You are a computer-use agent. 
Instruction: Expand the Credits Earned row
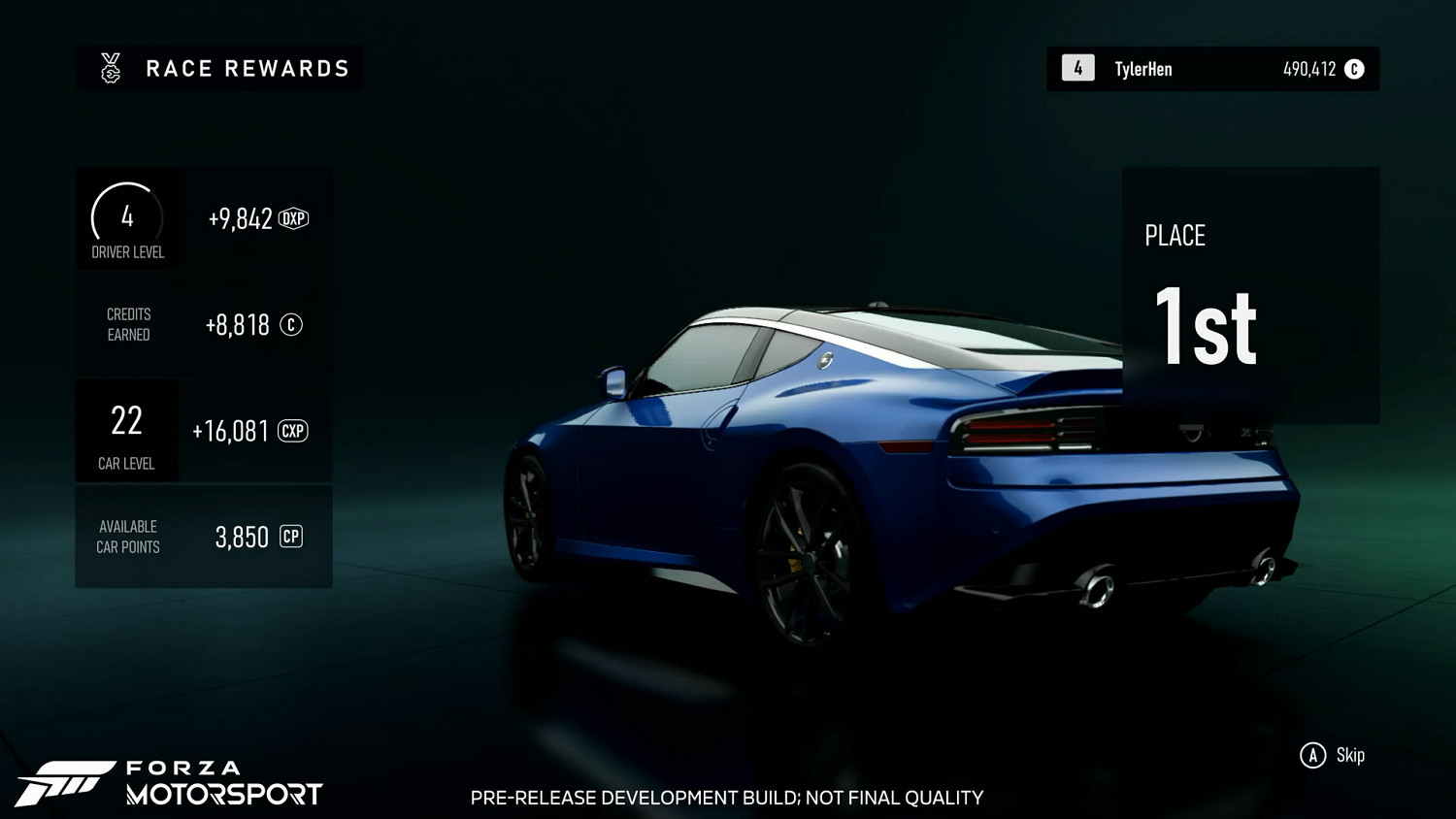[x=203, y=325]
